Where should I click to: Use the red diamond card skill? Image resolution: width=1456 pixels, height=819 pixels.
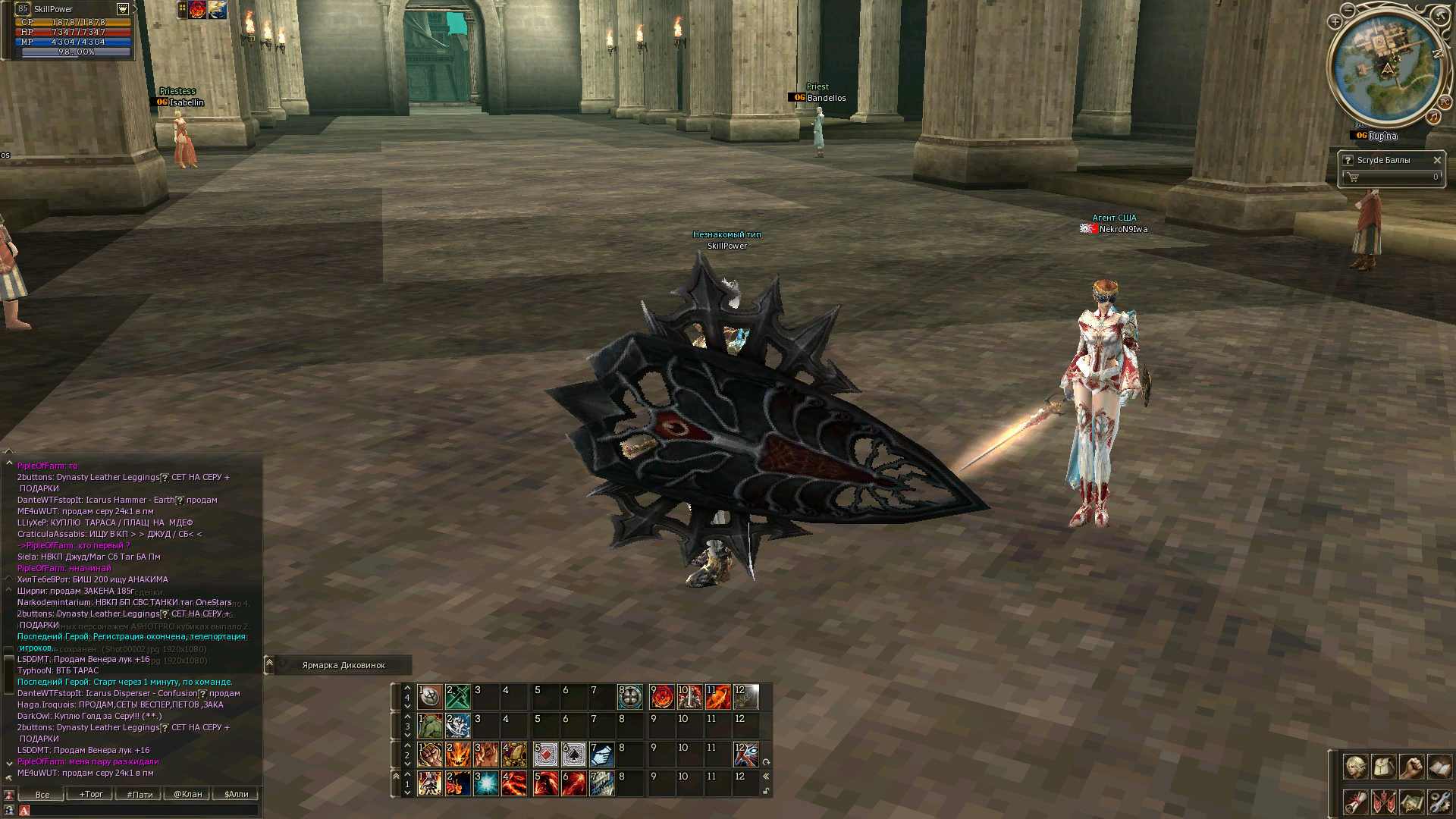545,755
